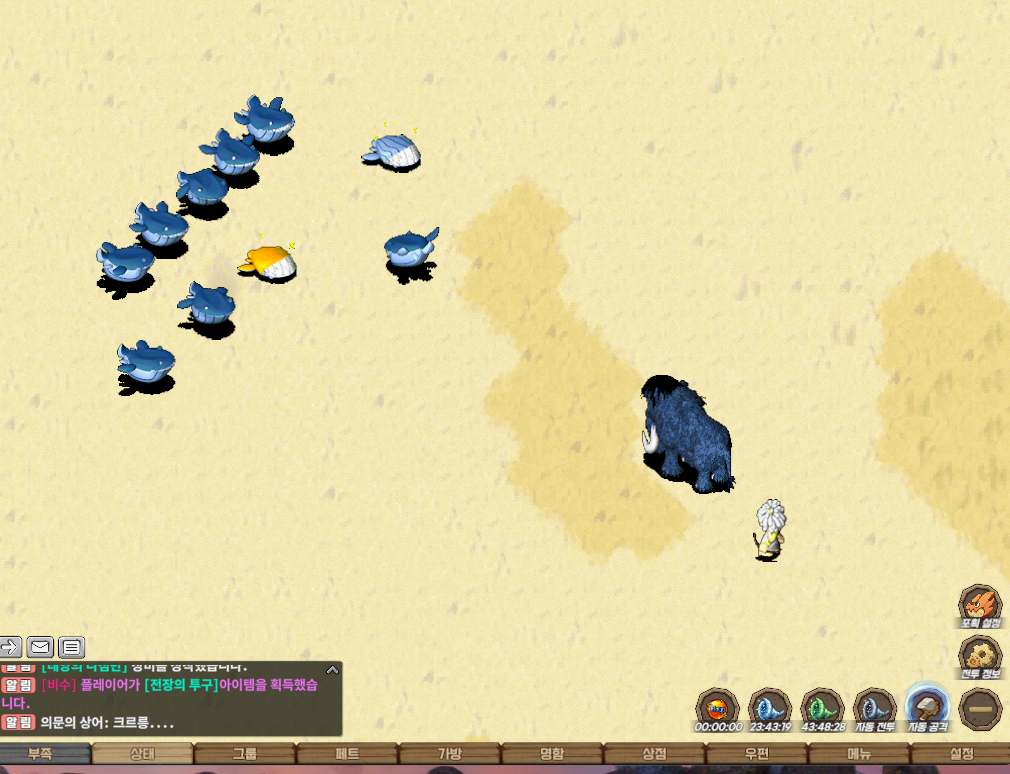Expand the chat log with the up arrow

(x=332, y=670)
